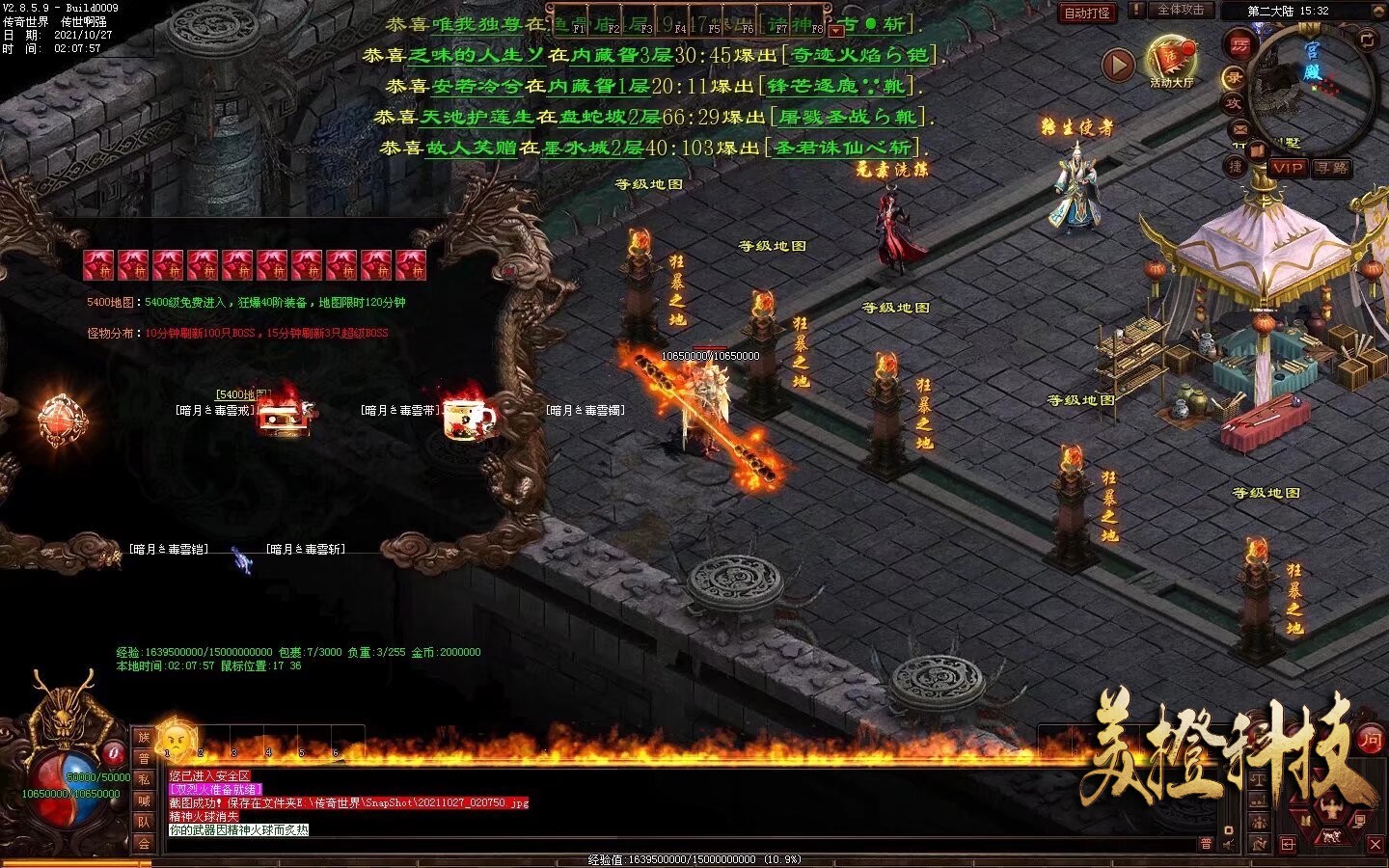
Task: Expand the 第二大陆 server banner arrow
Action: (1377, 11)
